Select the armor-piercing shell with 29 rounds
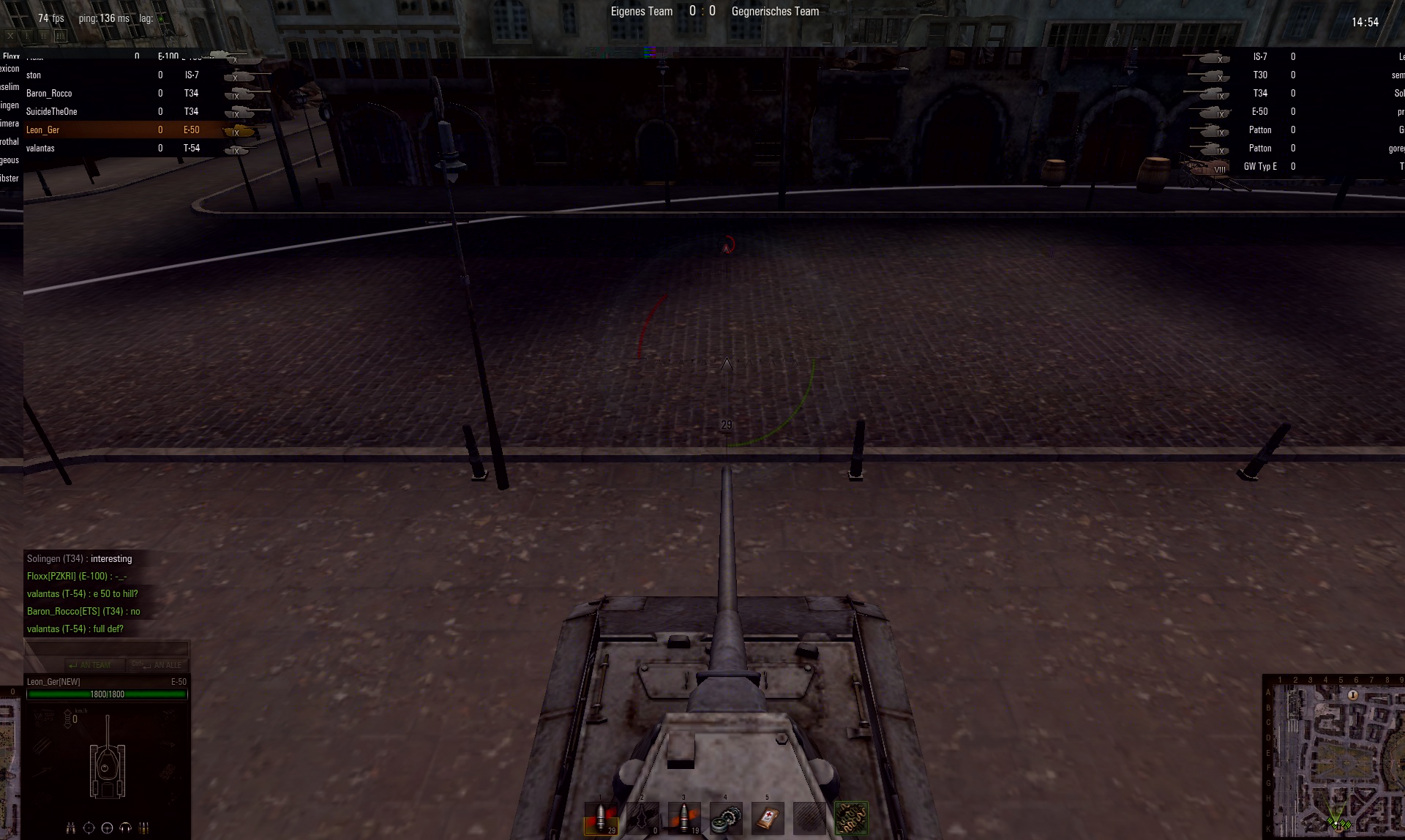 [x=601, y=817]
